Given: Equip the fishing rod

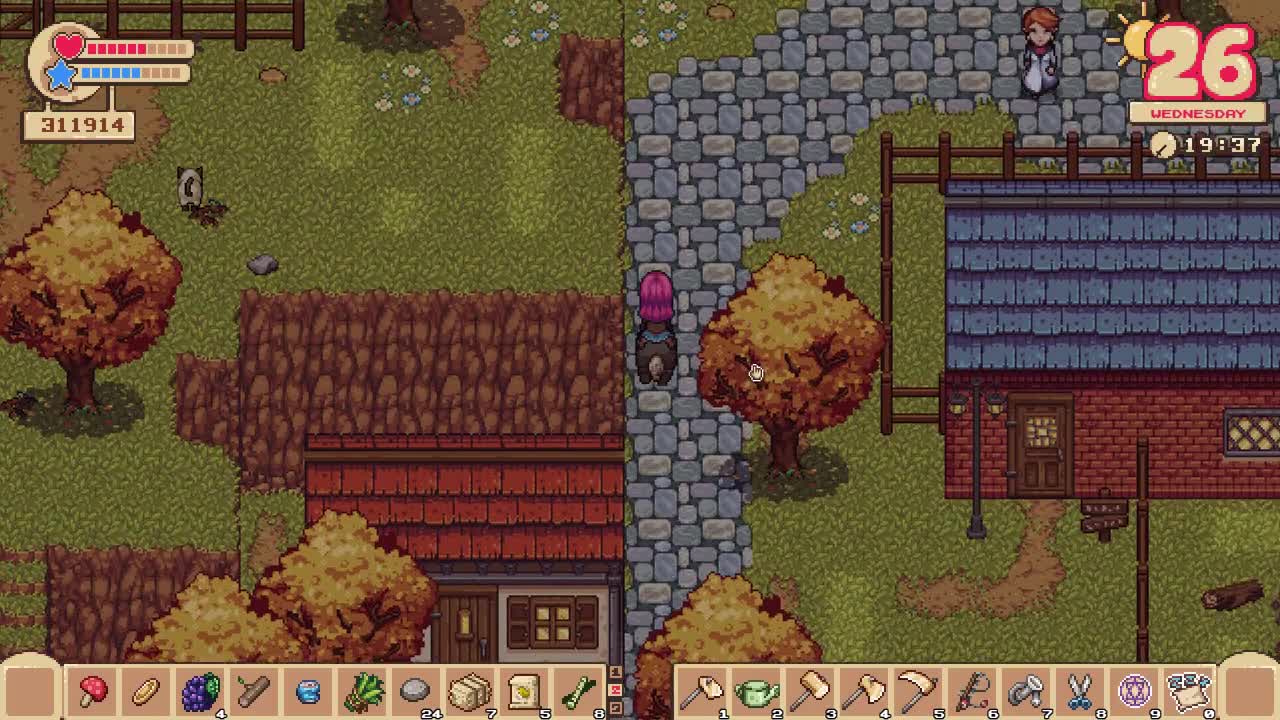Looking at the screenshot, I should click(973, 690).
